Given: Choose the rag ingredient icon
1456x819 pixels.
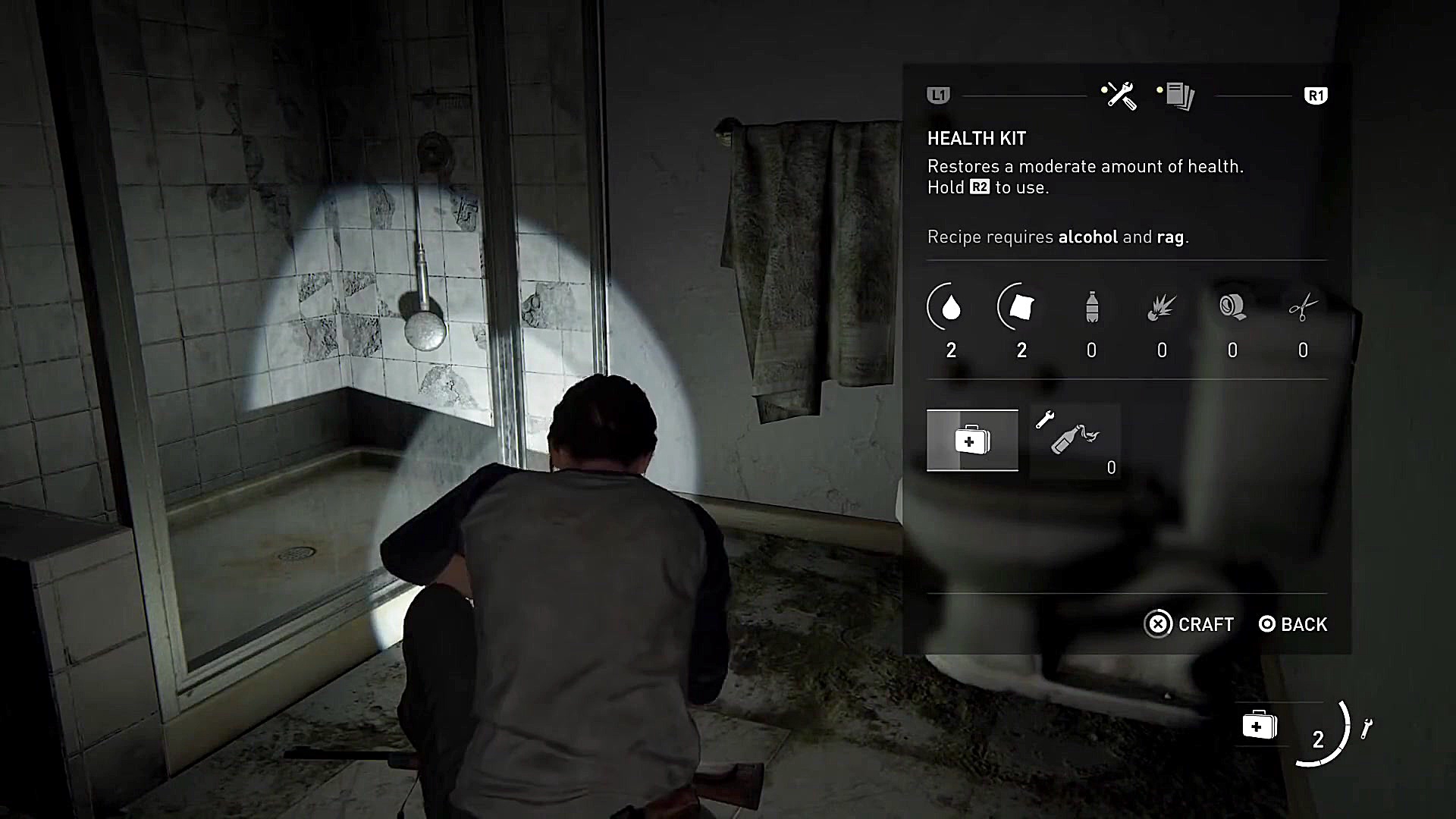Looking at the screenshot, I should [1021, 307].
